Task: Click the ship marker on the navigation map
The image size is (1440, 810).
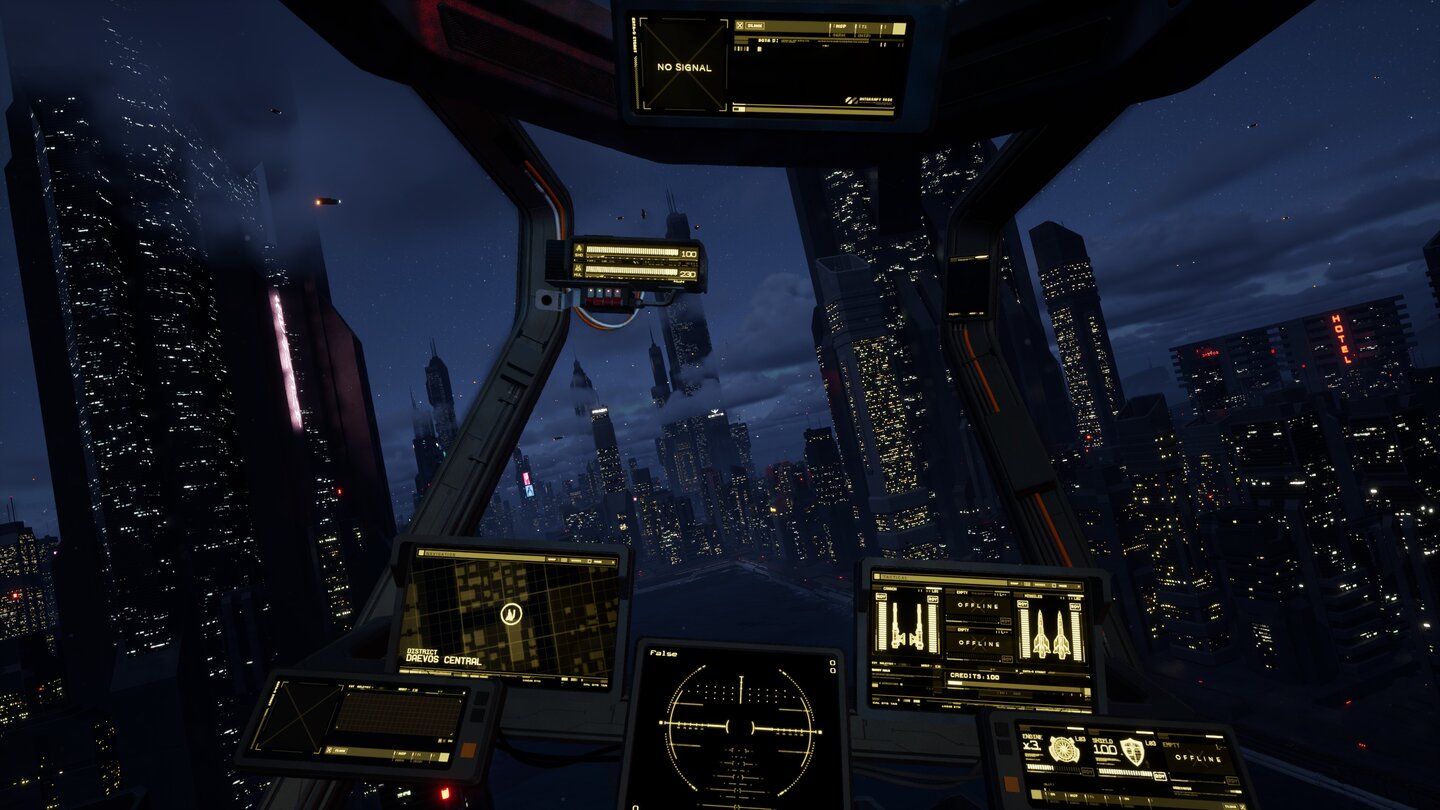Action: 511,613
